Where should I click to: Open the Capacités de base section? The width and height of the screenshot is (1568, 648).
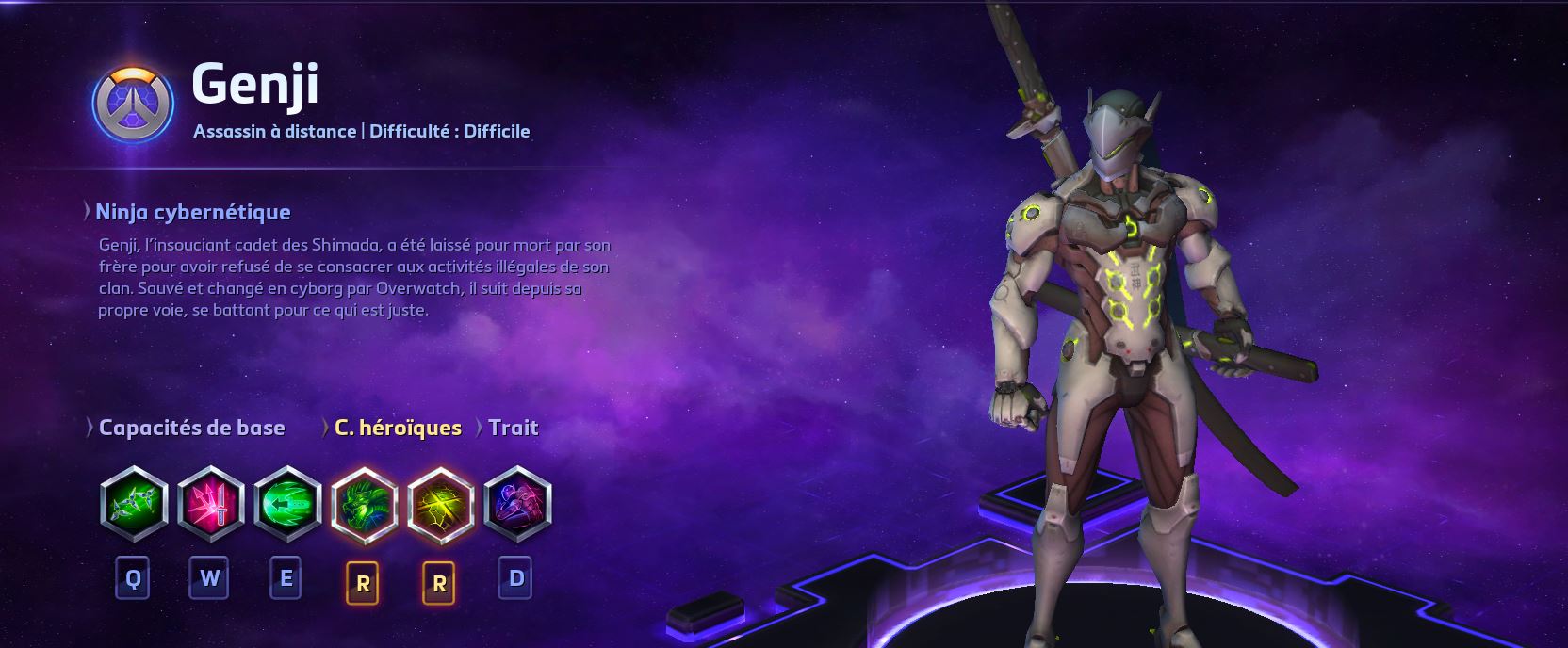coord(190,428)
